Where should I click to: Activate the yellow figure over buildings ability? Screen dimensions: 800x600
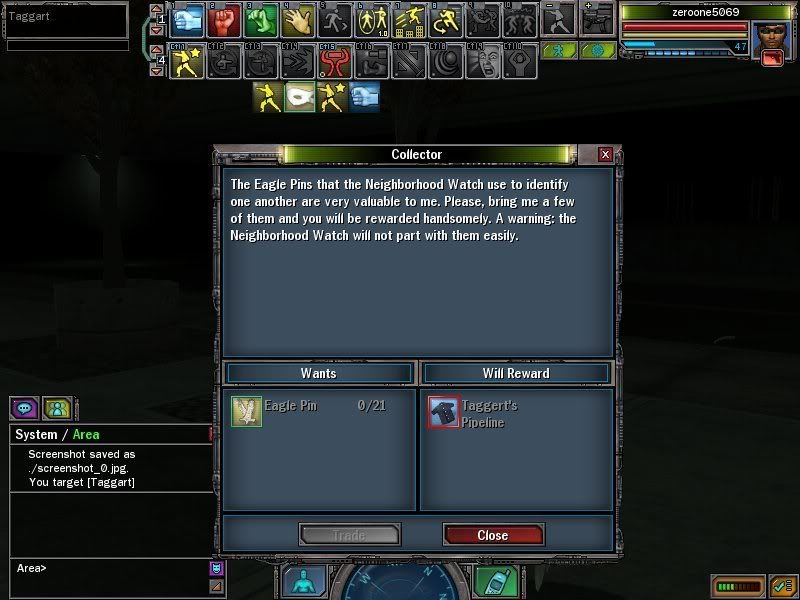click(409, 20)
